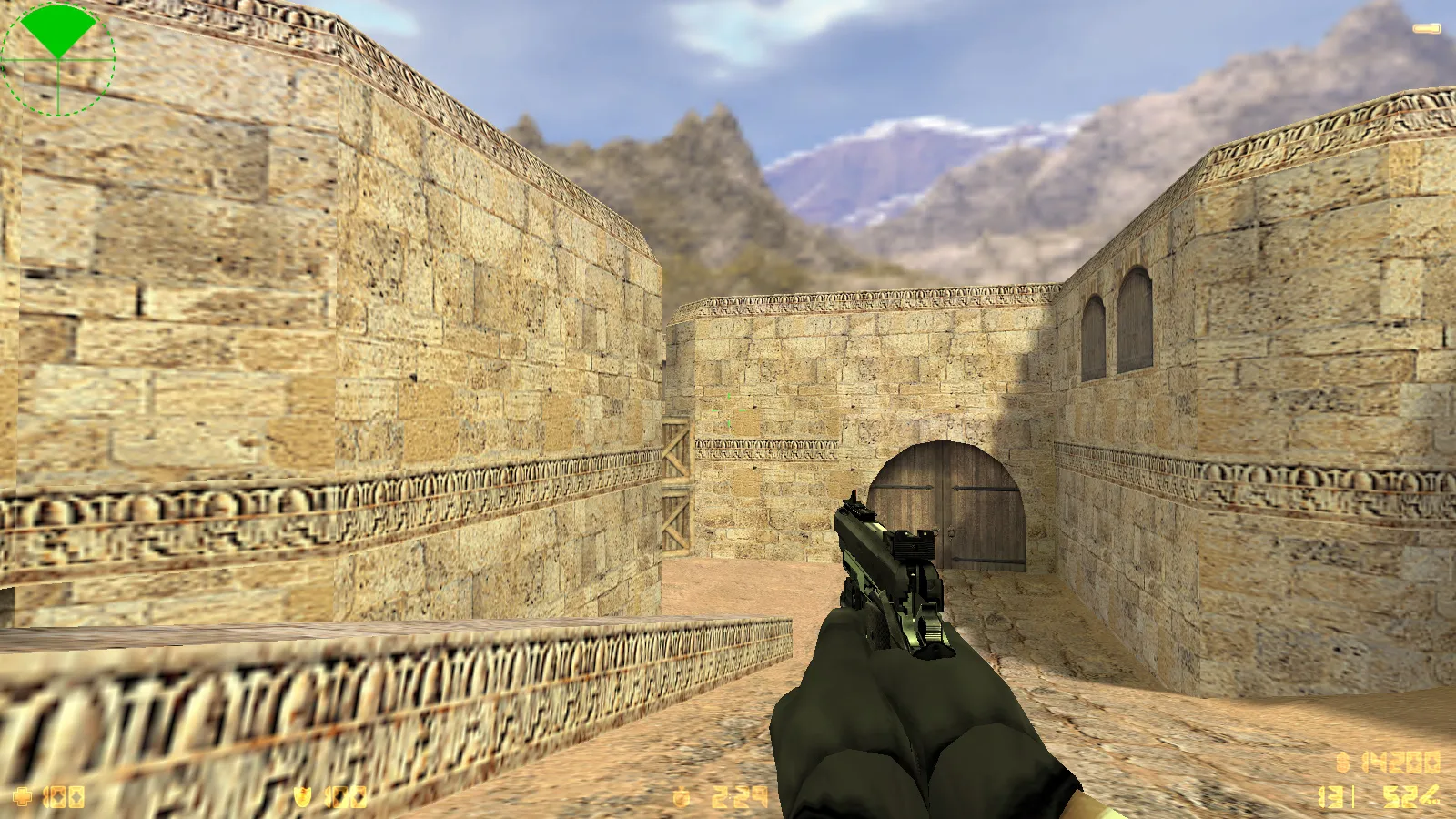This screenshot has width=1456, height=819.
Task: Click the radar display circle
Action: [x=59, y=59]
